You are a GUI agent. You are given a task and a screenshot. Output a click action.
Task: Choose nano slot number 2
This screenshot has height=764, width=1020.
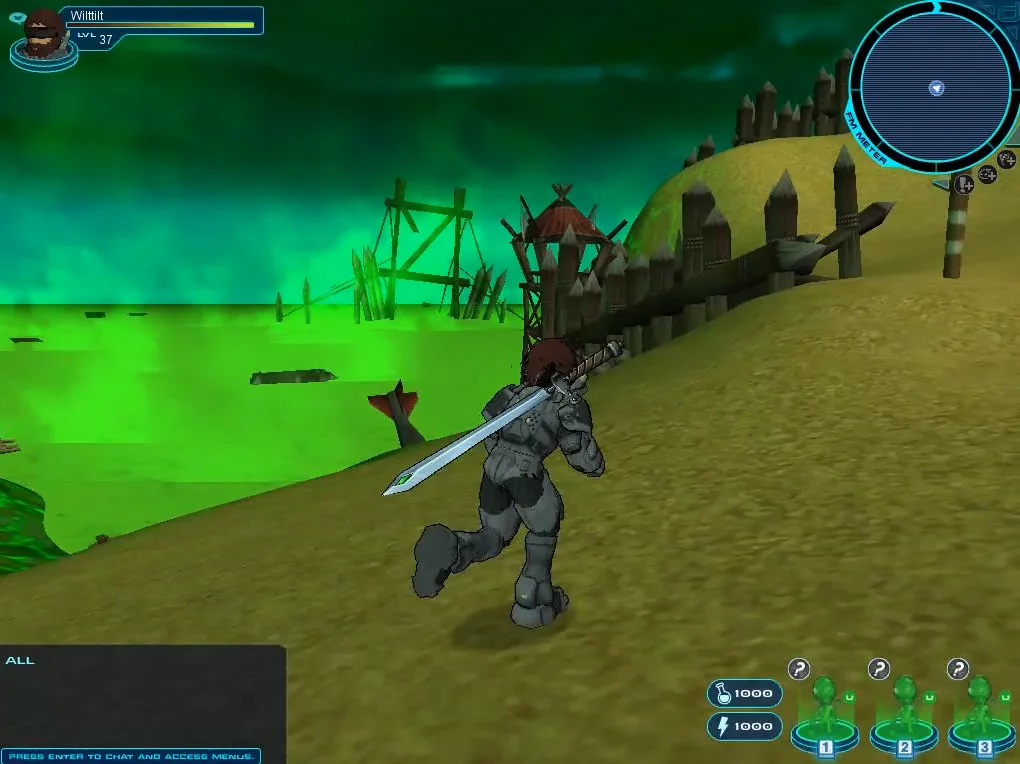point(905,714)
